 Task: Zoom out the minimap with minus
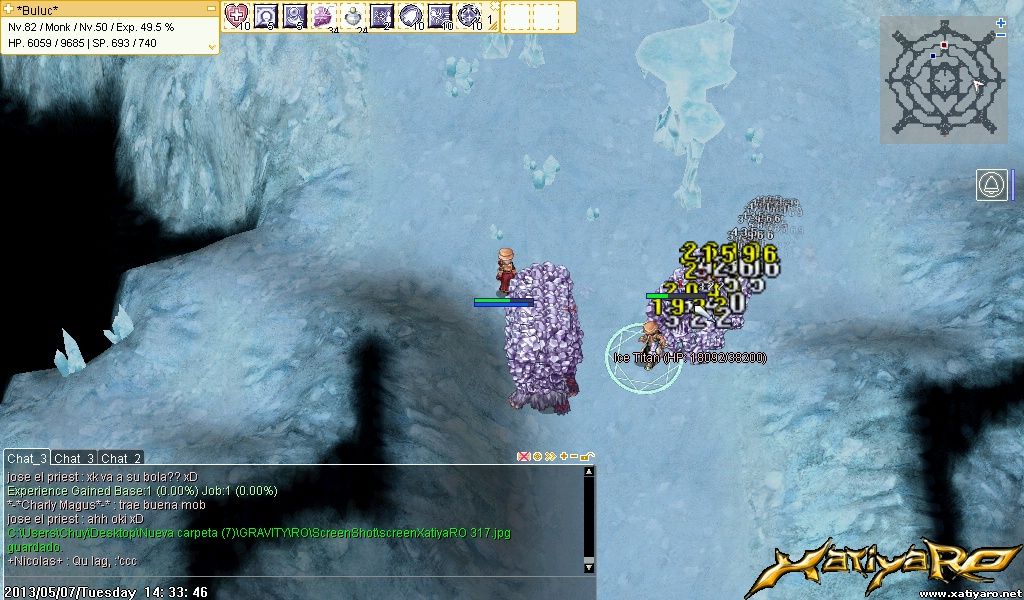[1001, 35]
